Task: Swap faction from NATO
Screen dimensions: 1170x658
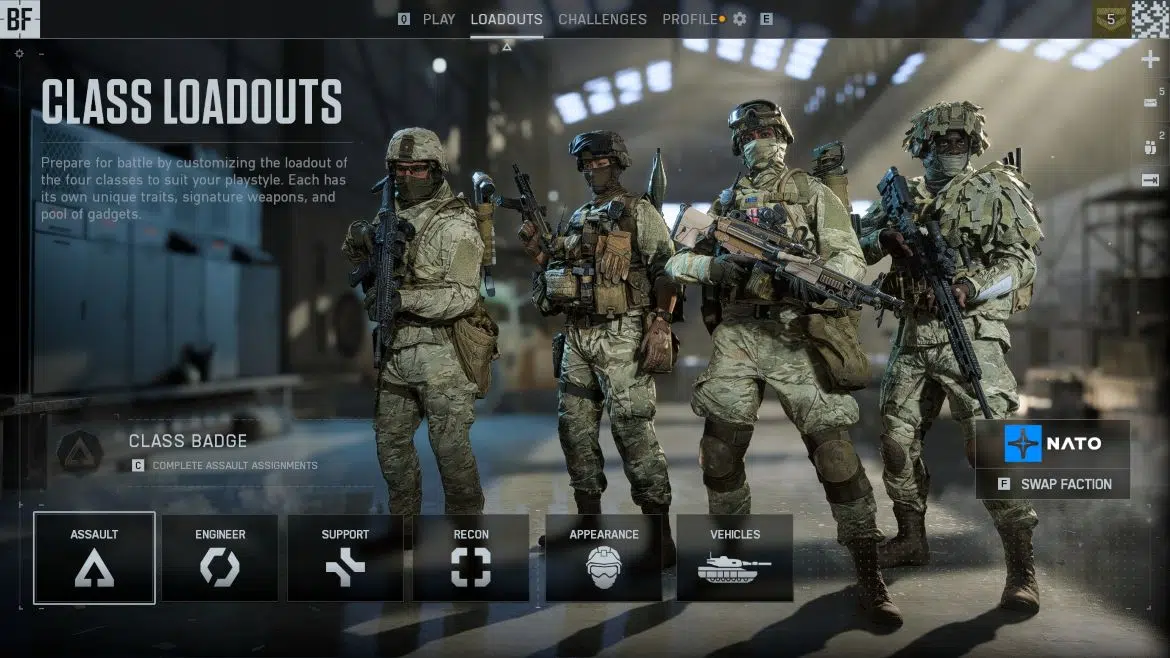Action: tap(1054, 484)
